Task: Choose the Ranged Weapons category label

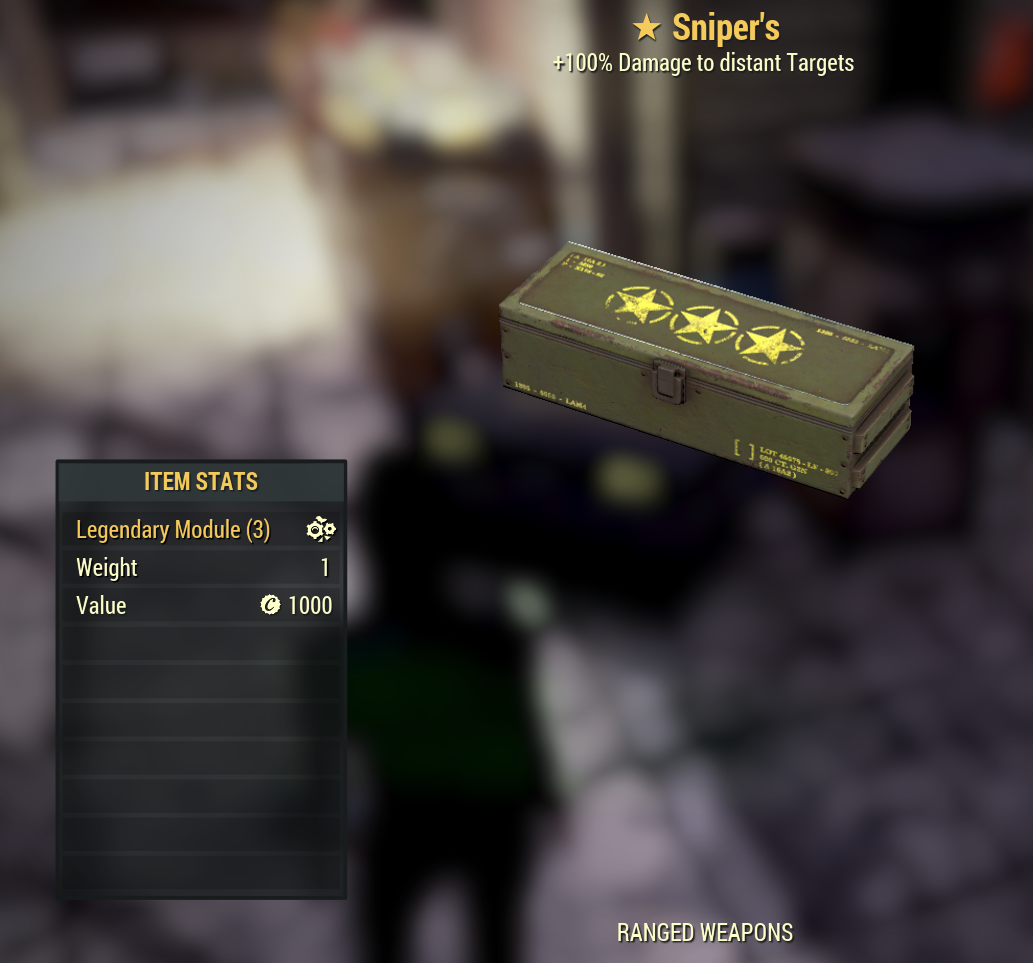Action: (x=704, y=933)
